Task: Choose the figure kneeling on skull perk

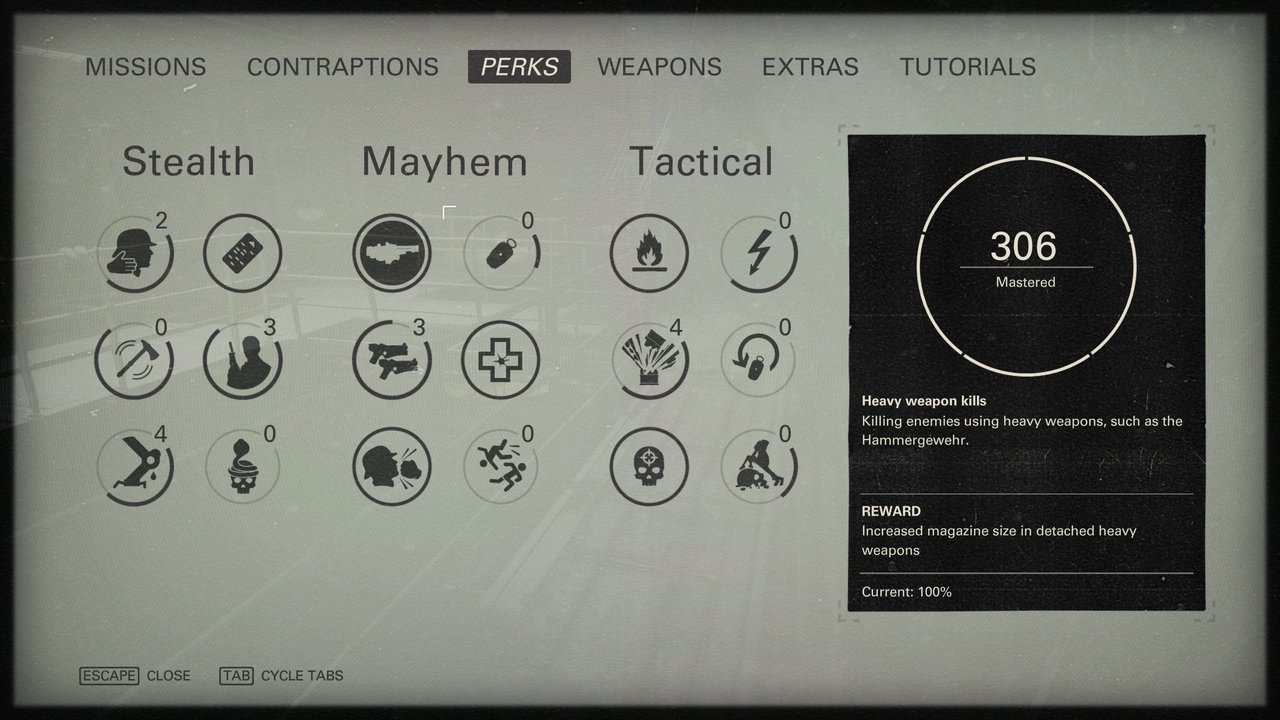Action: pos(758,466)
